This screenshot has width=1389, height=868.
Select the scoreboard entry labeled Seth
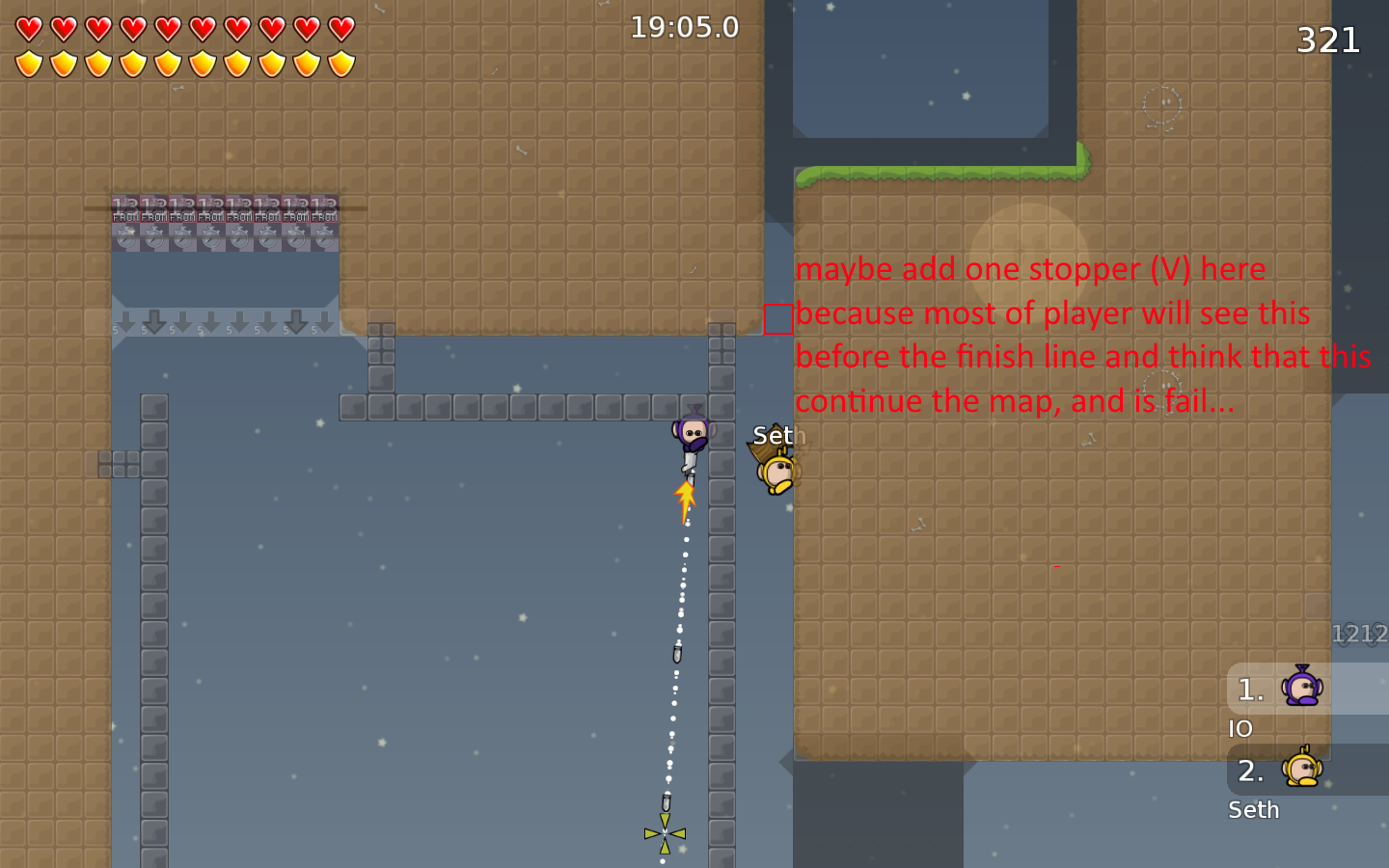(x=1253, y=810)
